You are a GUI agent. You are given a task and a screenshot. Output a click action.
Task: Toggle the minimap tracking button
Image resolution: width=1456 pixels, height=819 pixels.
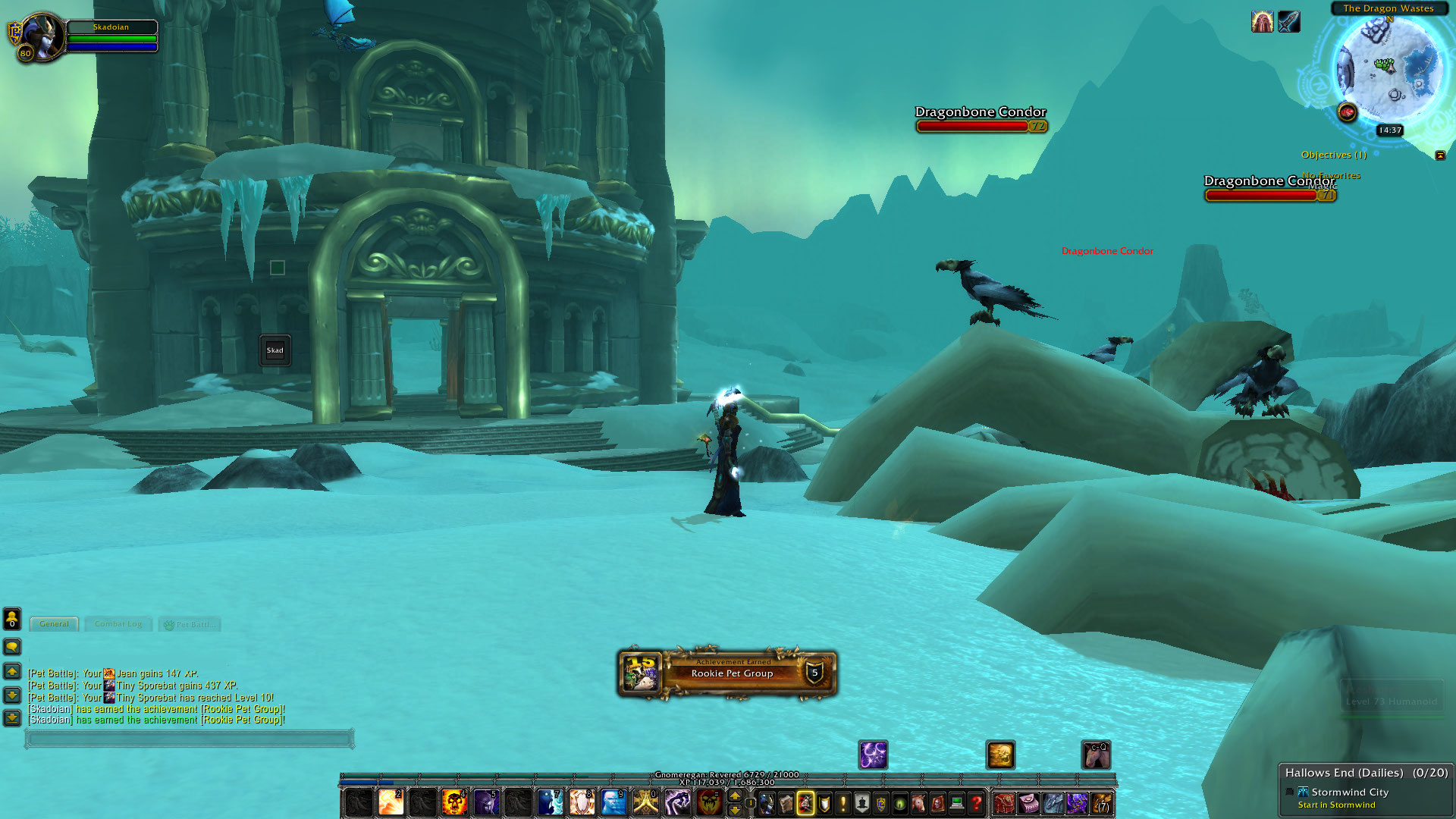click(1347, 112)
